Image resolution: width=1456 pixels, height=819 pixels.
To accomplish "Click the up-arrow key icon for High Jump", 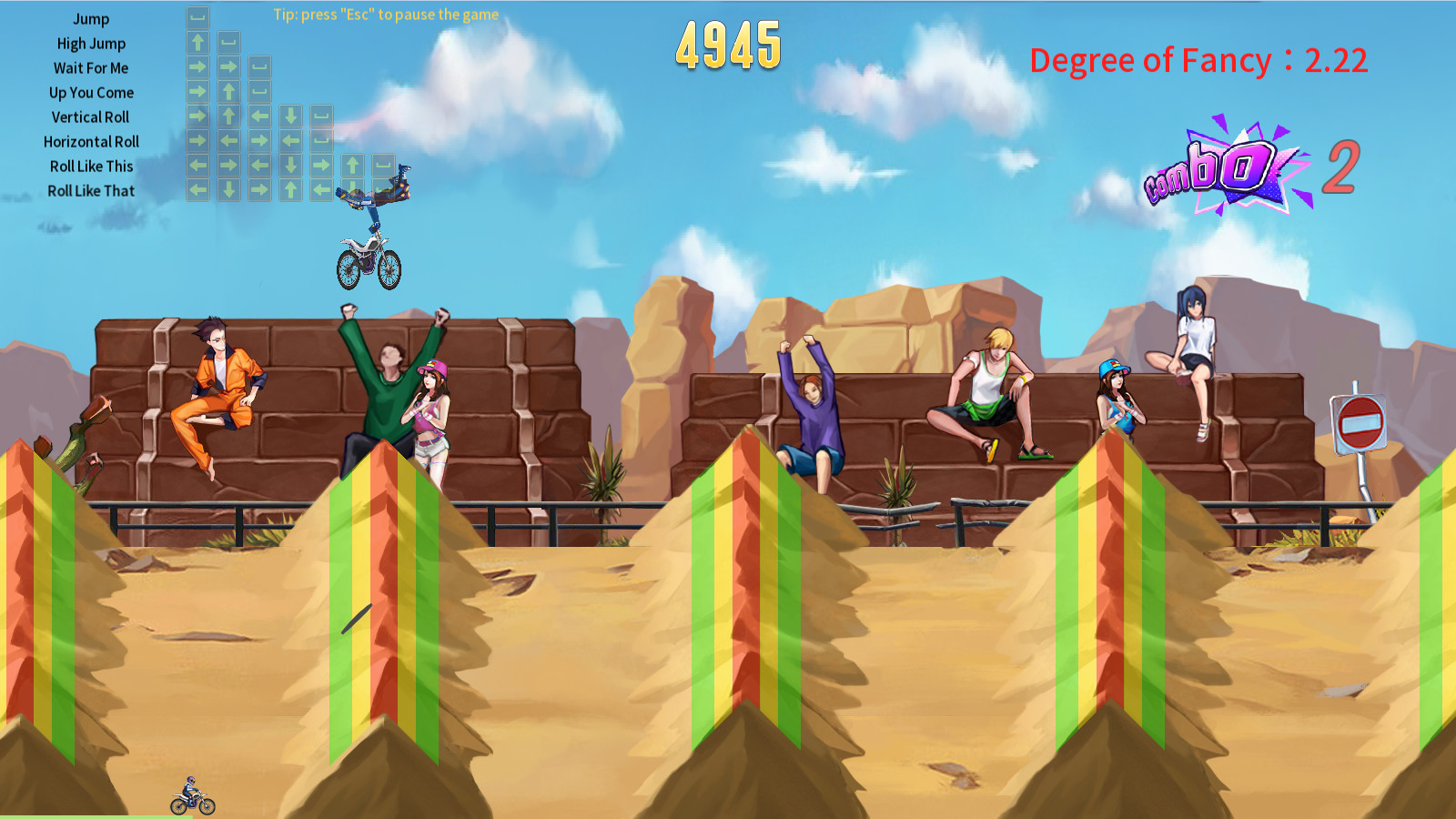I will (198, 42).
